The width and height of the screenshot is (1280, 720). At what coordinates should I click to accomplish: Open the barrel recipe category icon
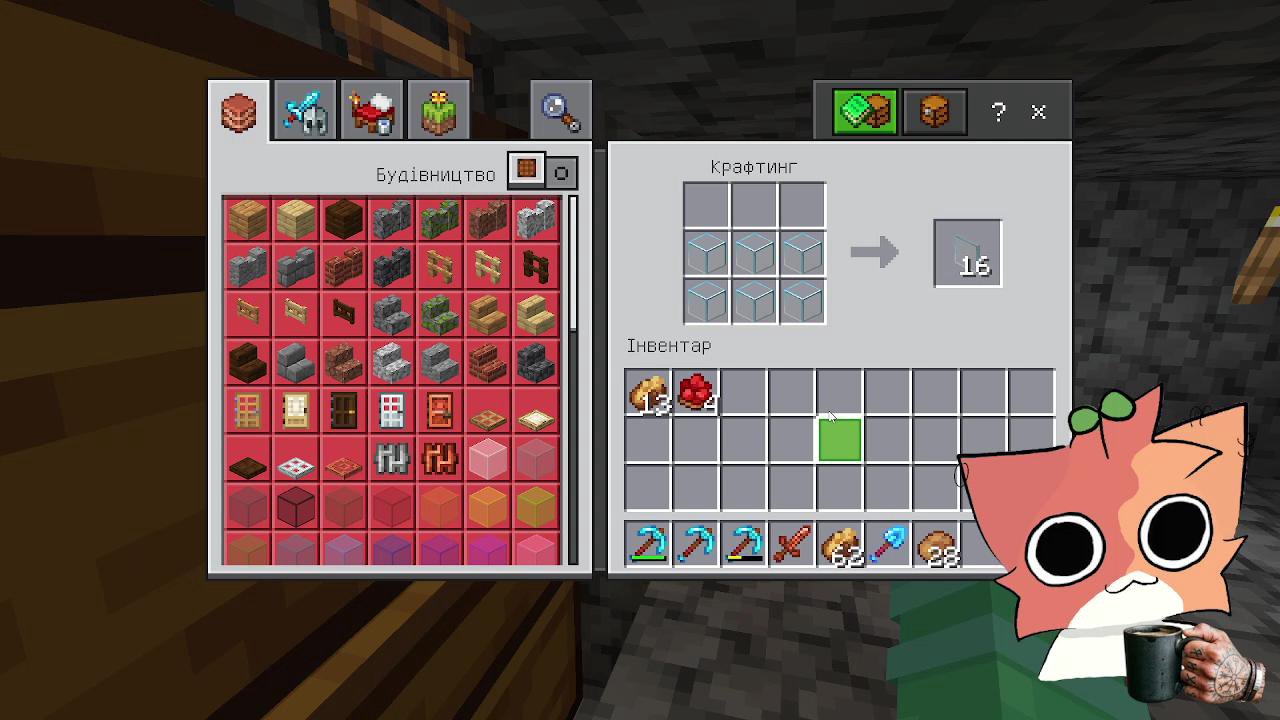pos(934,111)
